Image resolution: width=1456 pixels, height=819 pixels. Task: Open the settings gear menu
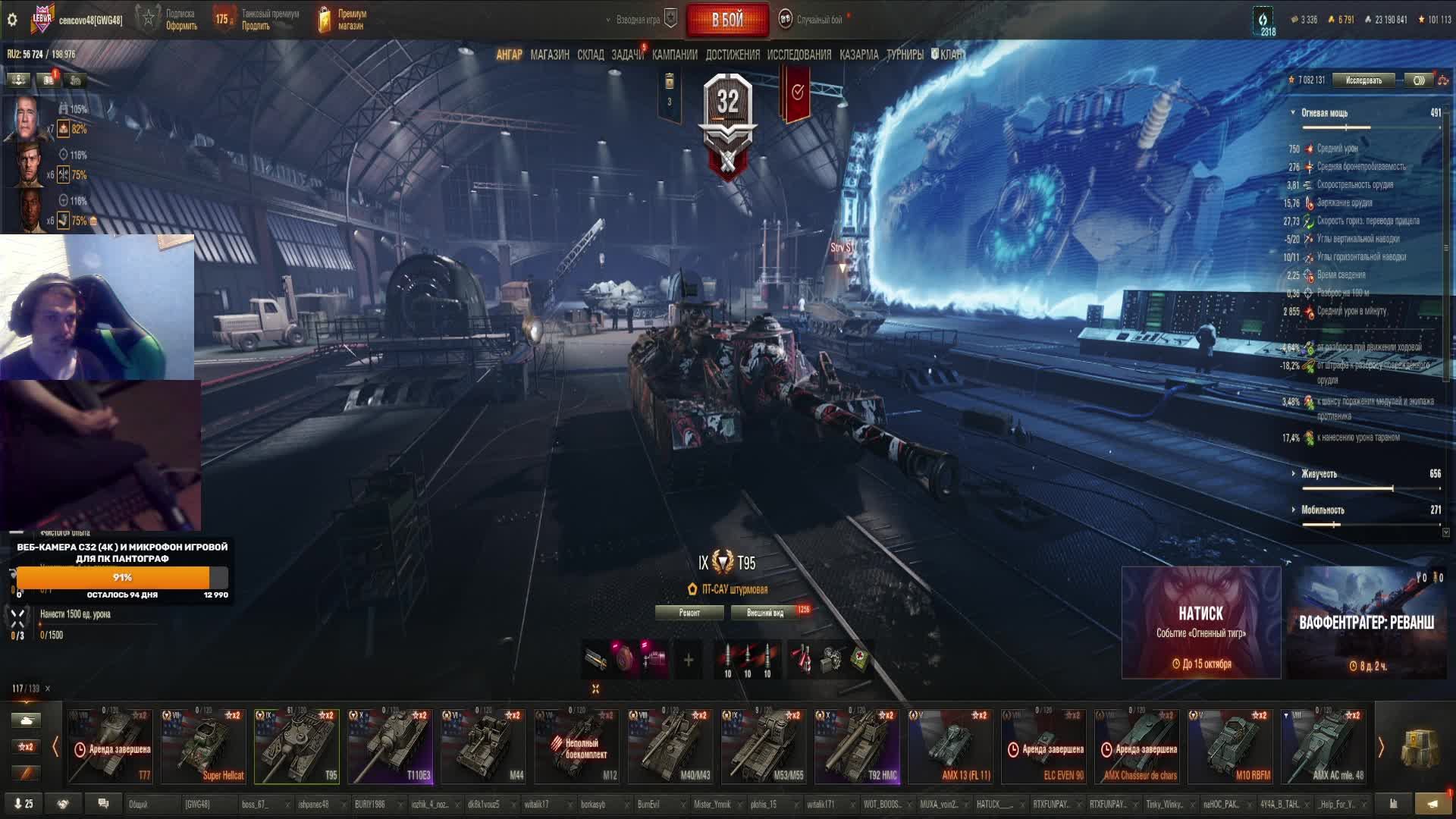pyautogui.click(x=12, y=20)
